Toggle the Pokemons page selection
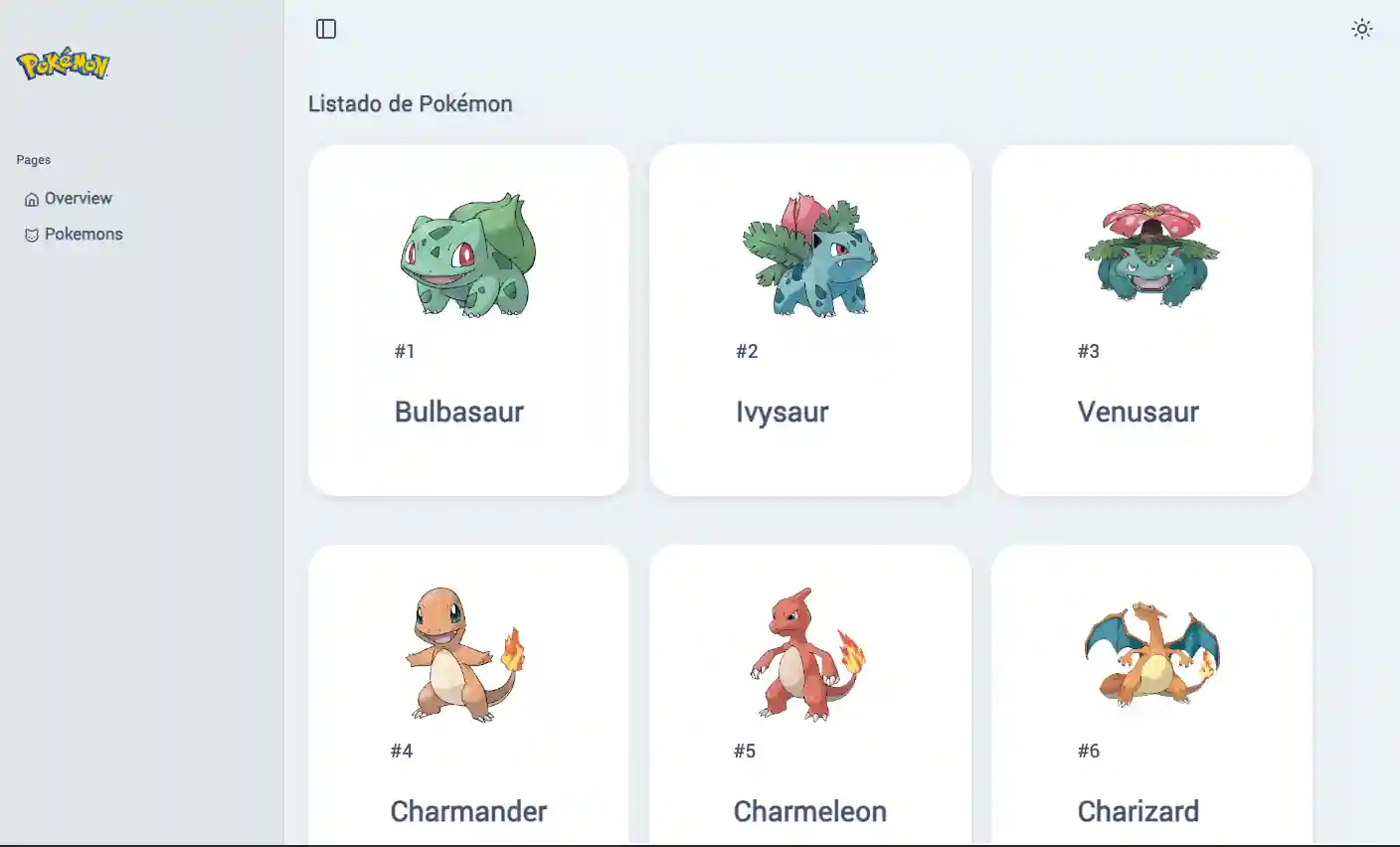The width and height of the screenshot is (1400, 847). [84, 234]
